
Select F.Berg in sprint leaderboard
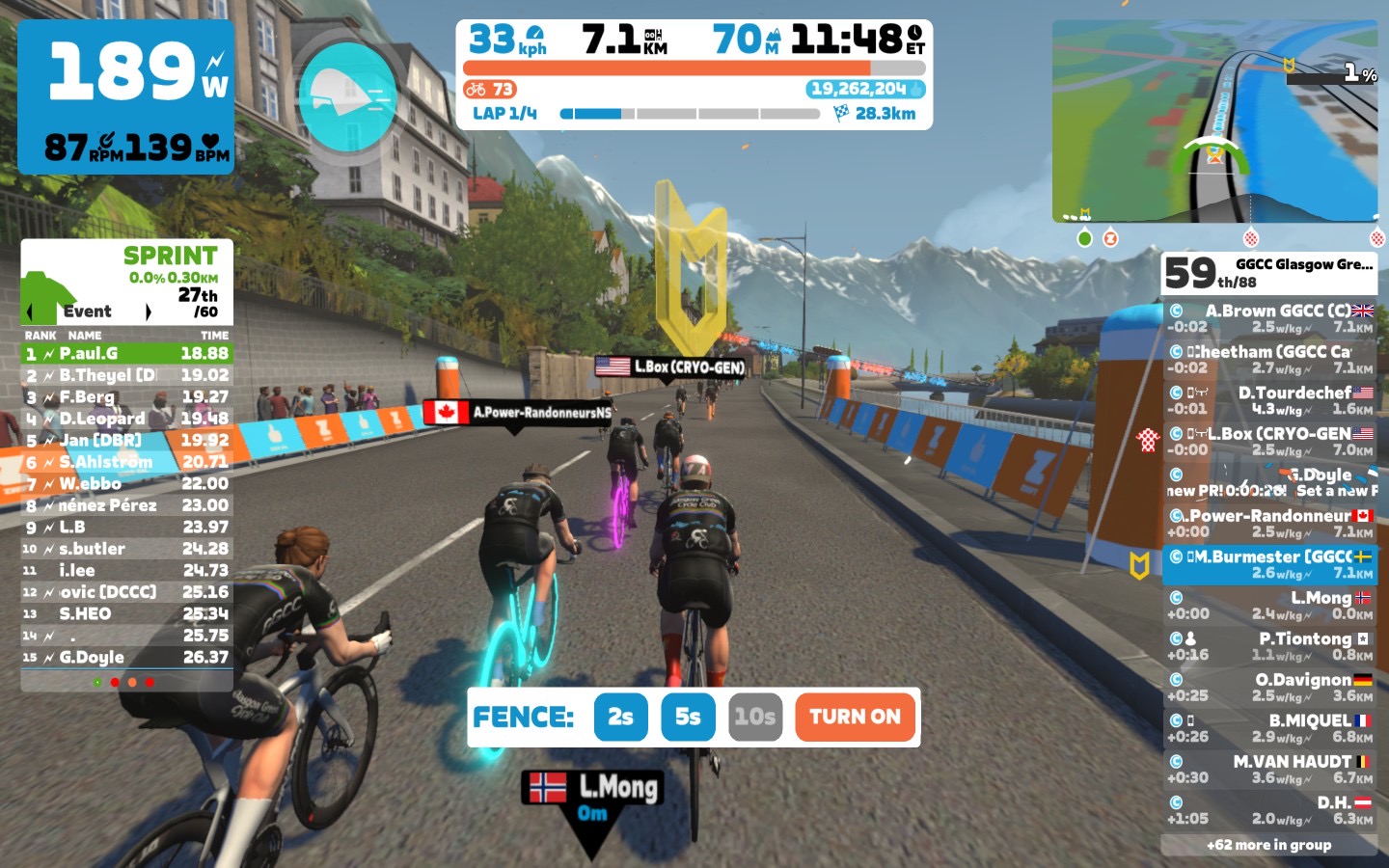[126, 397]
